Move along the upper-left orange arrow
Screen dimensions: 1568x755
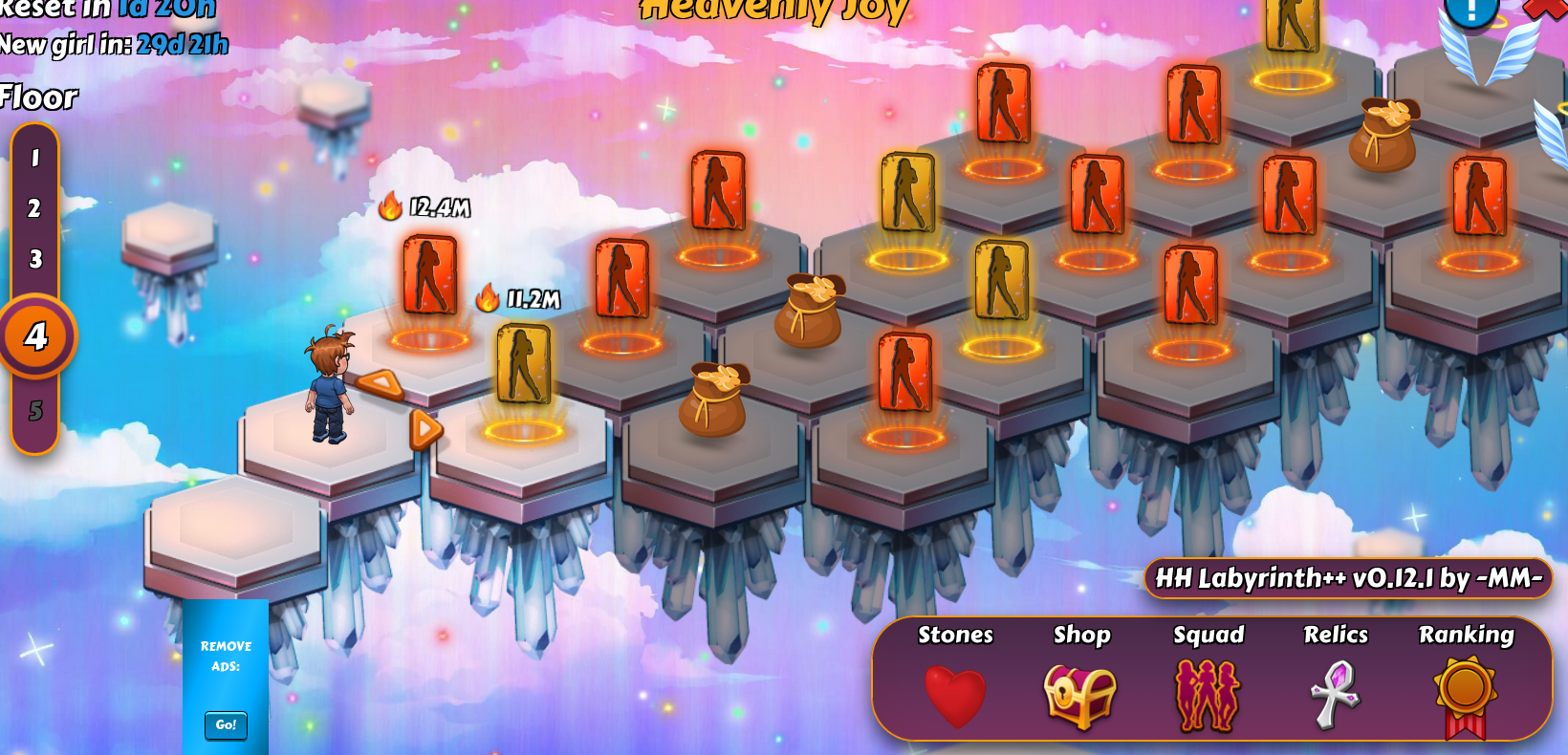(x=381, y=384)
